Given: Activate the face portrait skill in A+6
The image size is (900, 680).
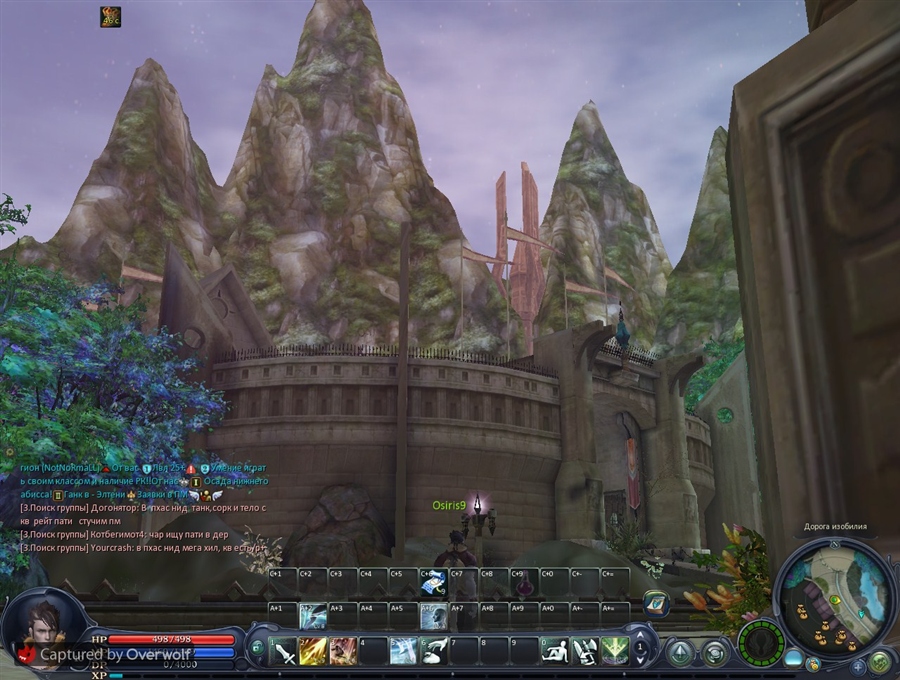Looking at the screenshot, I should [433, 616].
